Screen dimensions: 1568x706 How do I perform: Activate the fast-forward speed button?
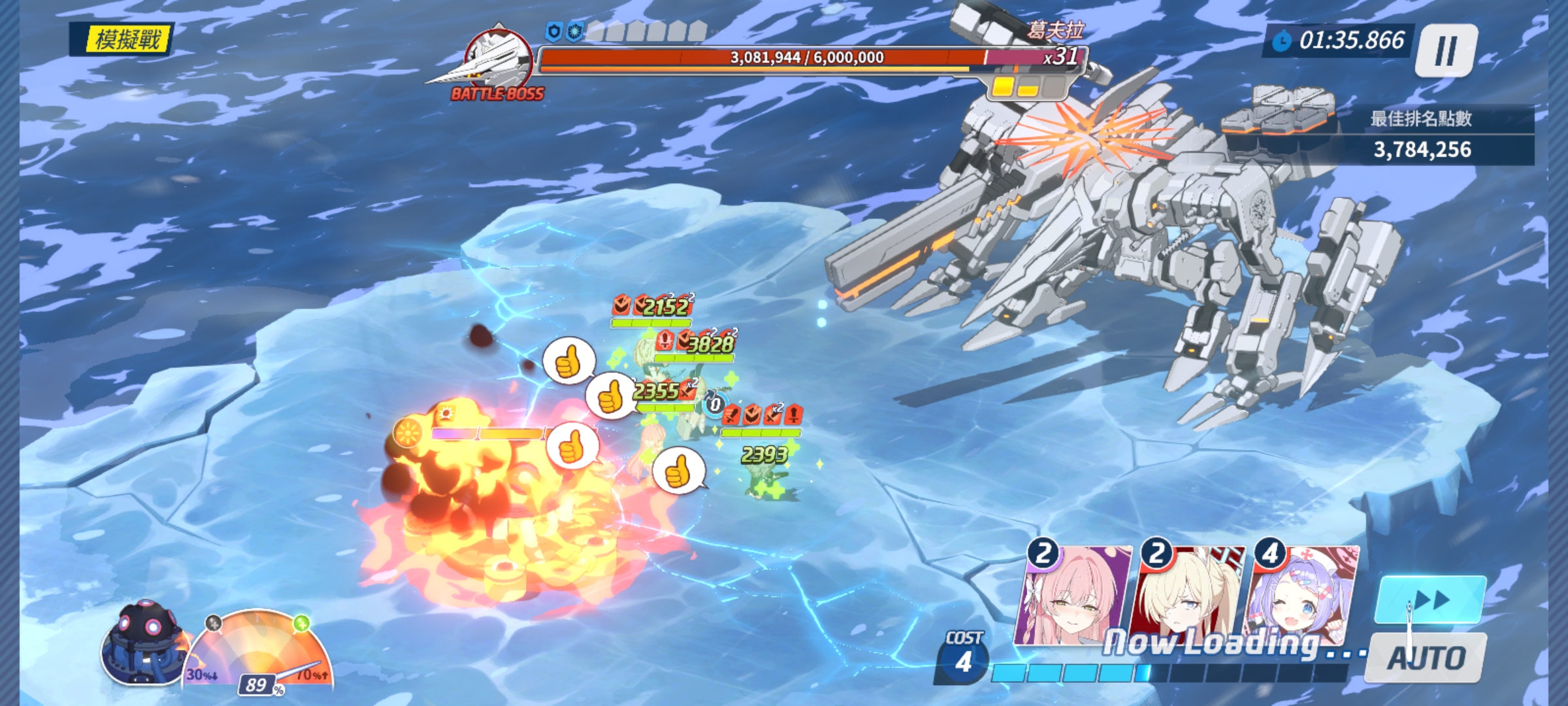click(1431, 600)
